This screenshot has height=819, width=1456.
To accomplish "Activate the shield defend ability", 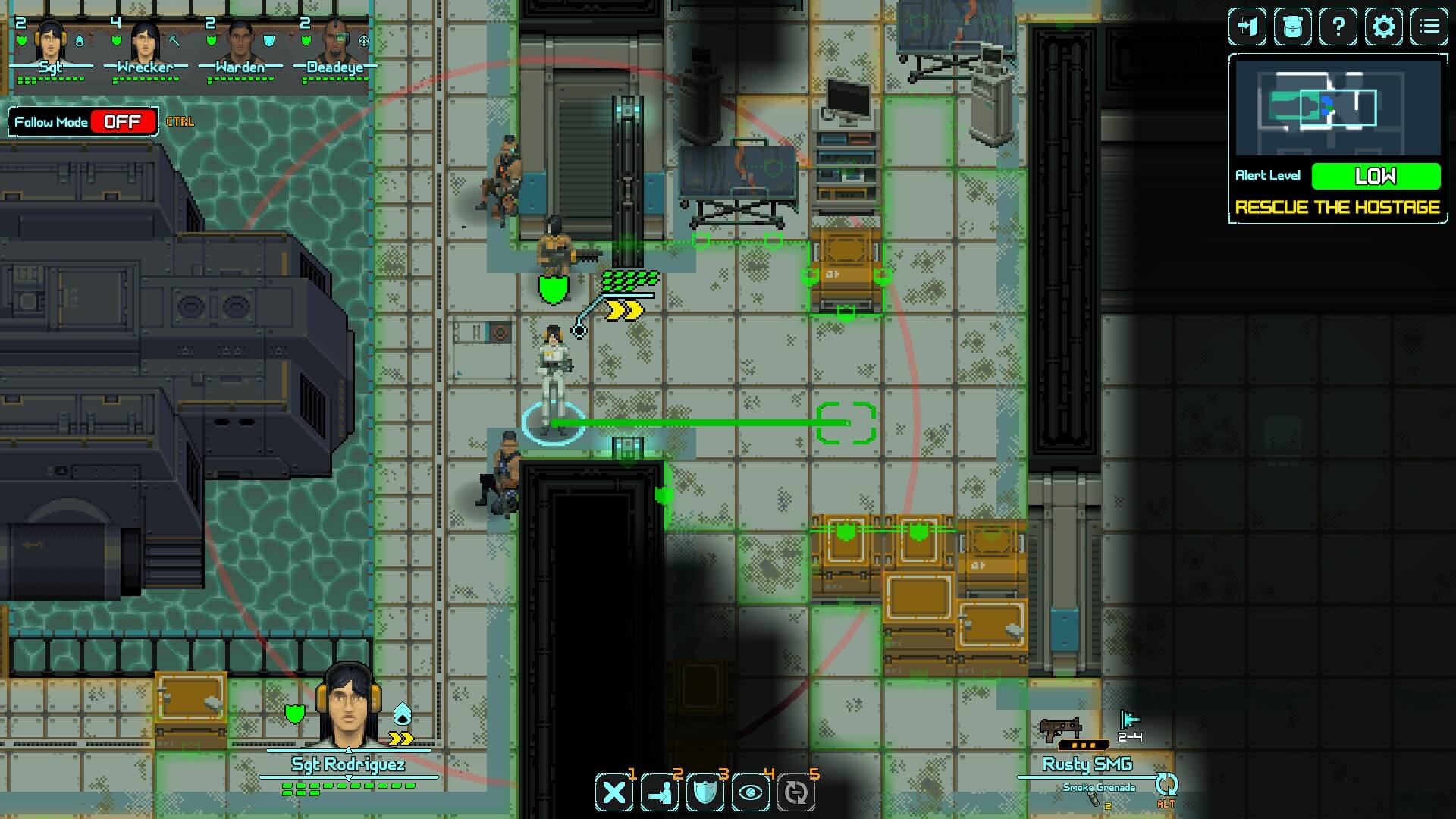I will tap(705, 793).
